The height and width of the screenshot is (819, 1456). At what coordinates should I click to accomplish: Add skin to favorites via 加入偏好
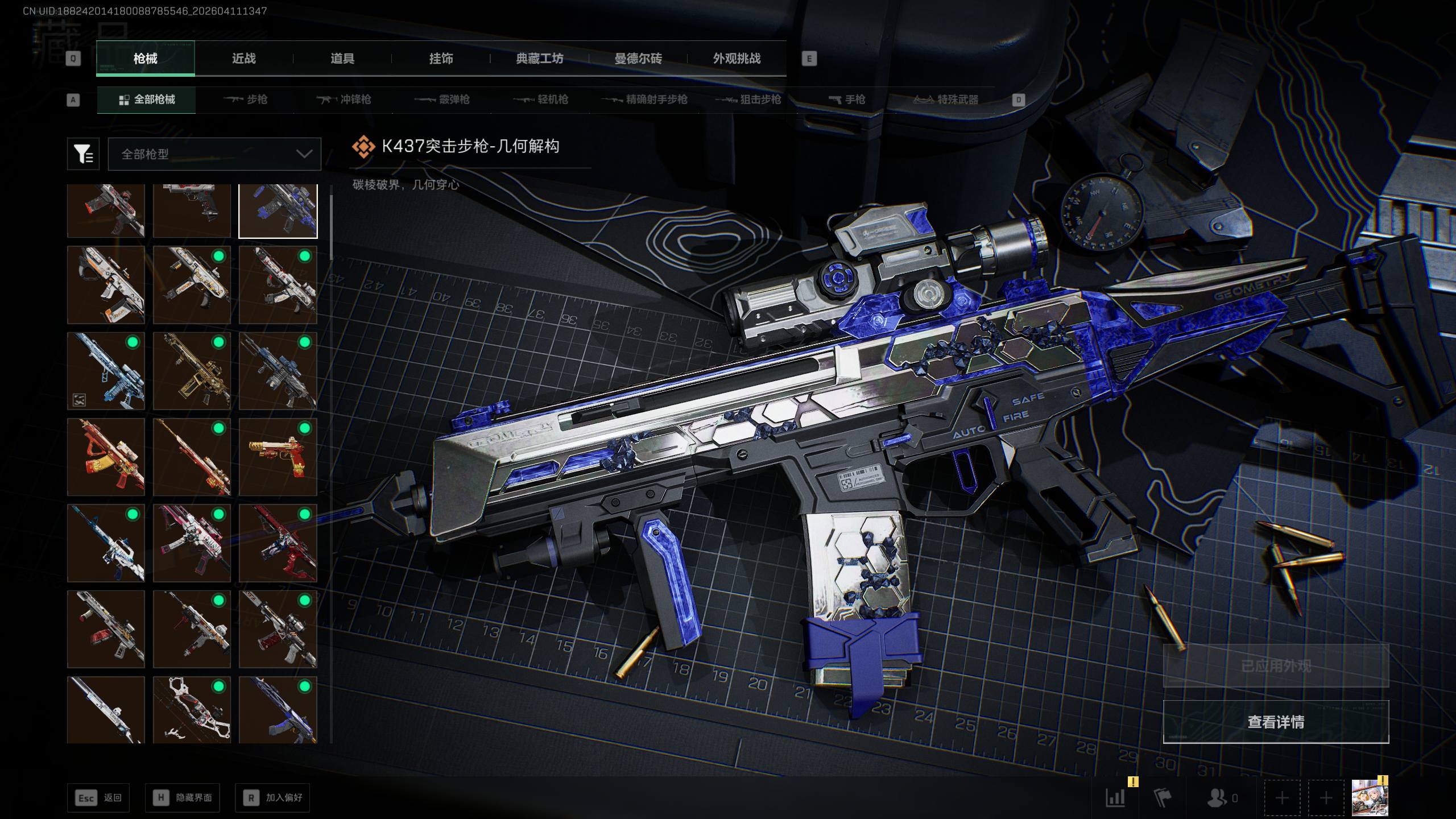coord(272,798)
